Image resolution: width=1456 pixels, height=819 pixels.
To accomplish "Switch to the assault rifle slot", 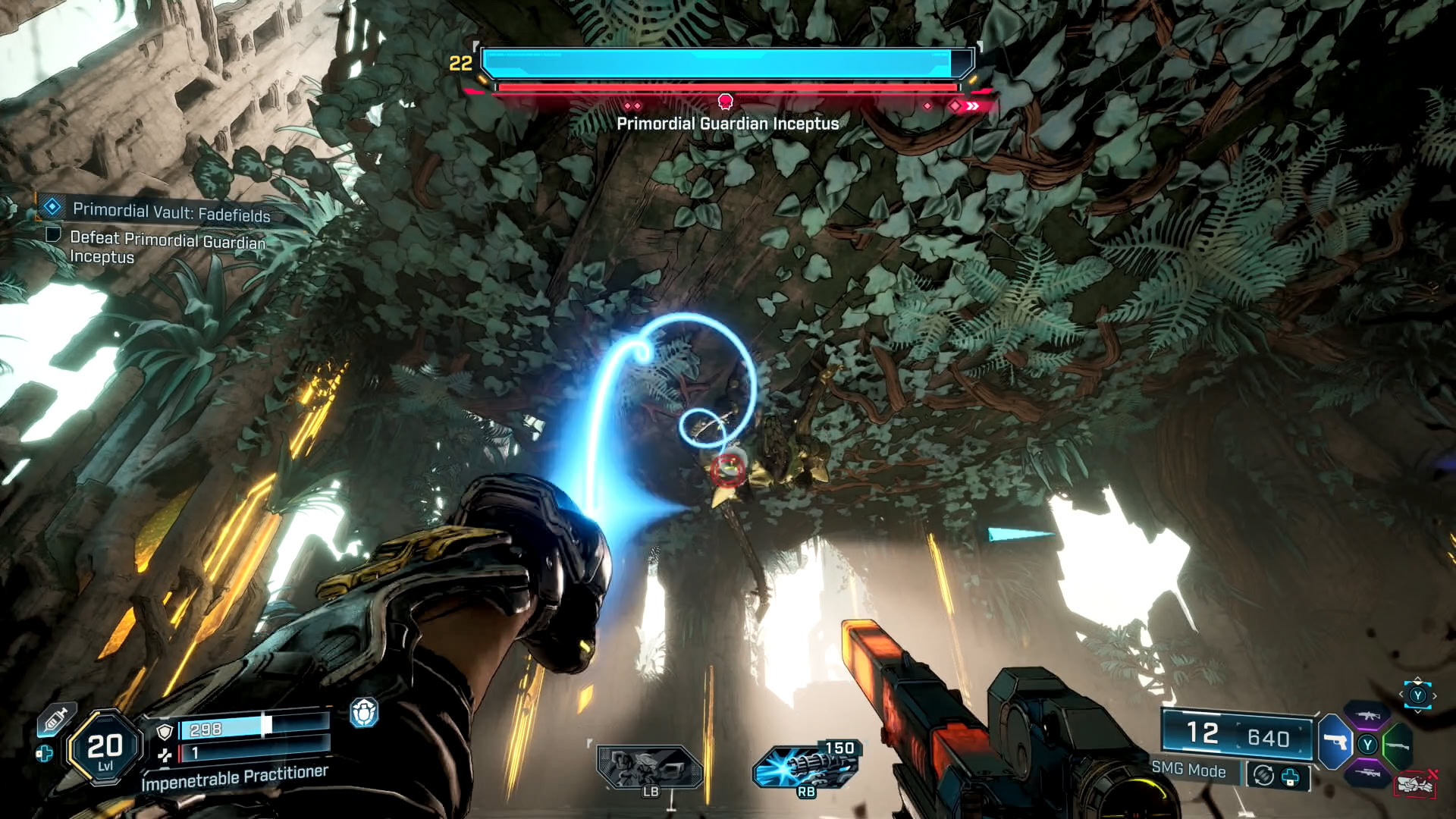I will (x=1368, y=715).
